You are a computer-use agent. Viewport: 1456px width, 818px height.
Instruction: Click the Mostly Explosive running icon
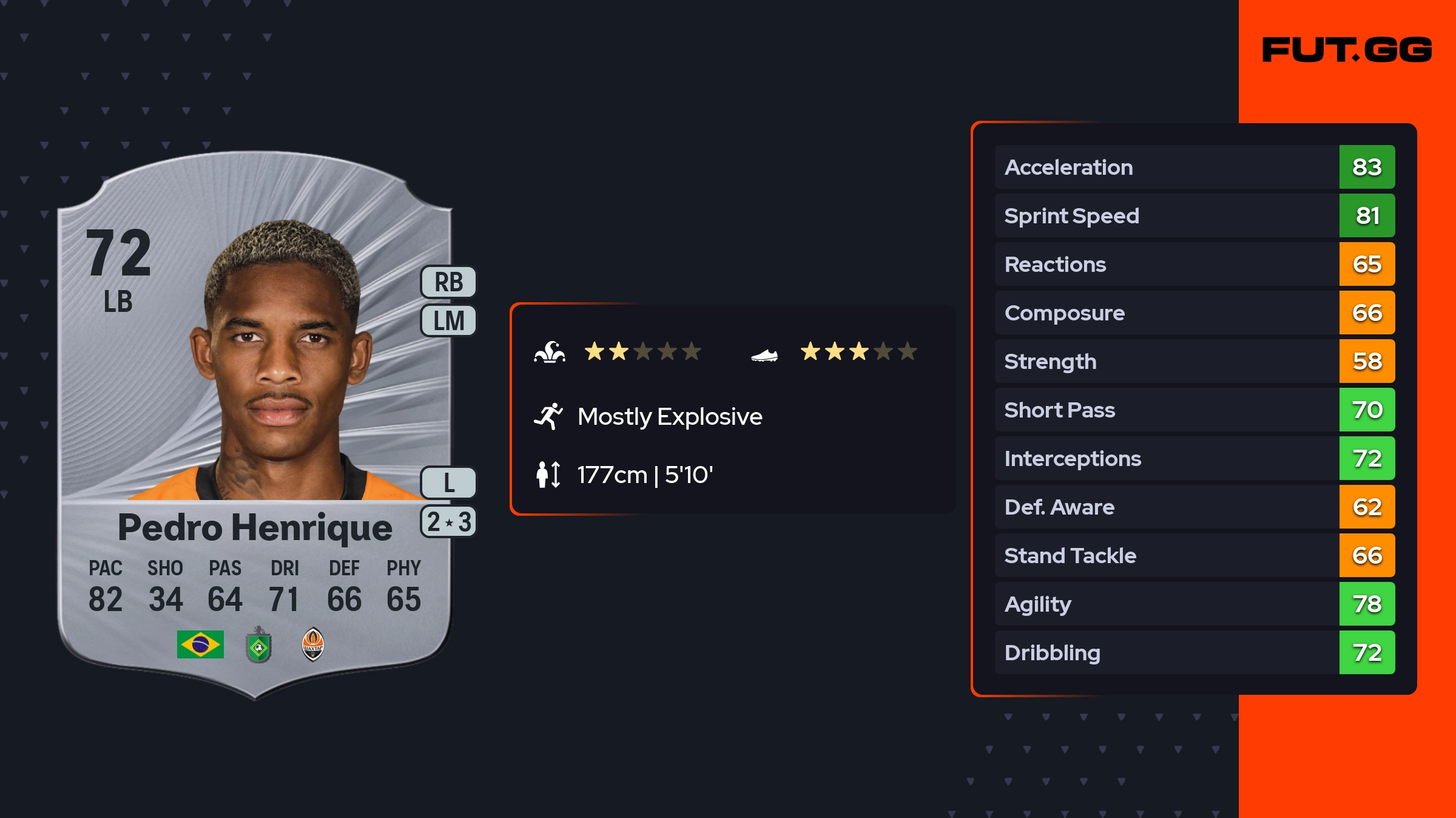click(x=548, y=416)
